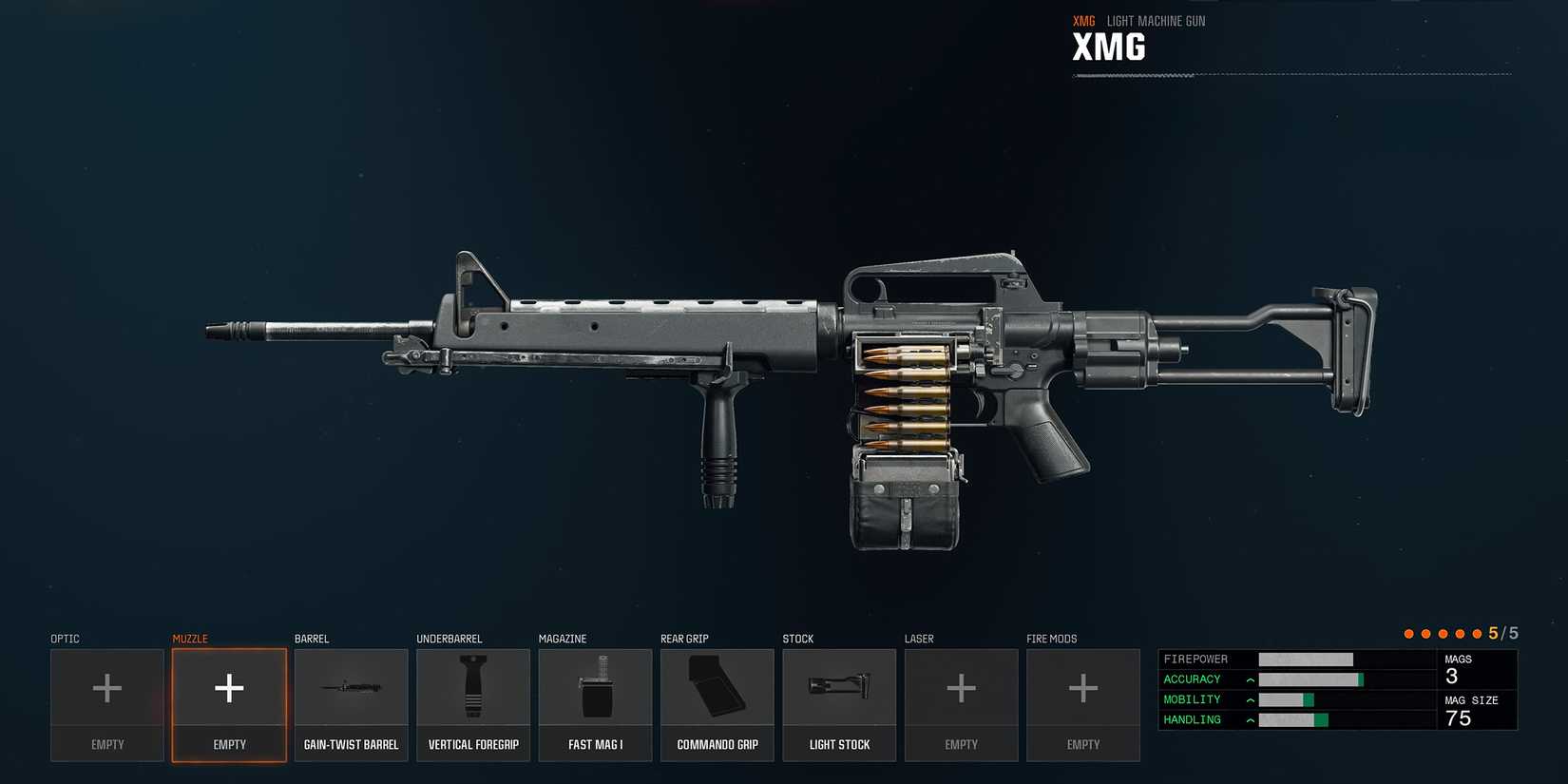Click the plus icon in the Muzzle slot
This screenshot has height=784, width=1568.
click(228, 687)
